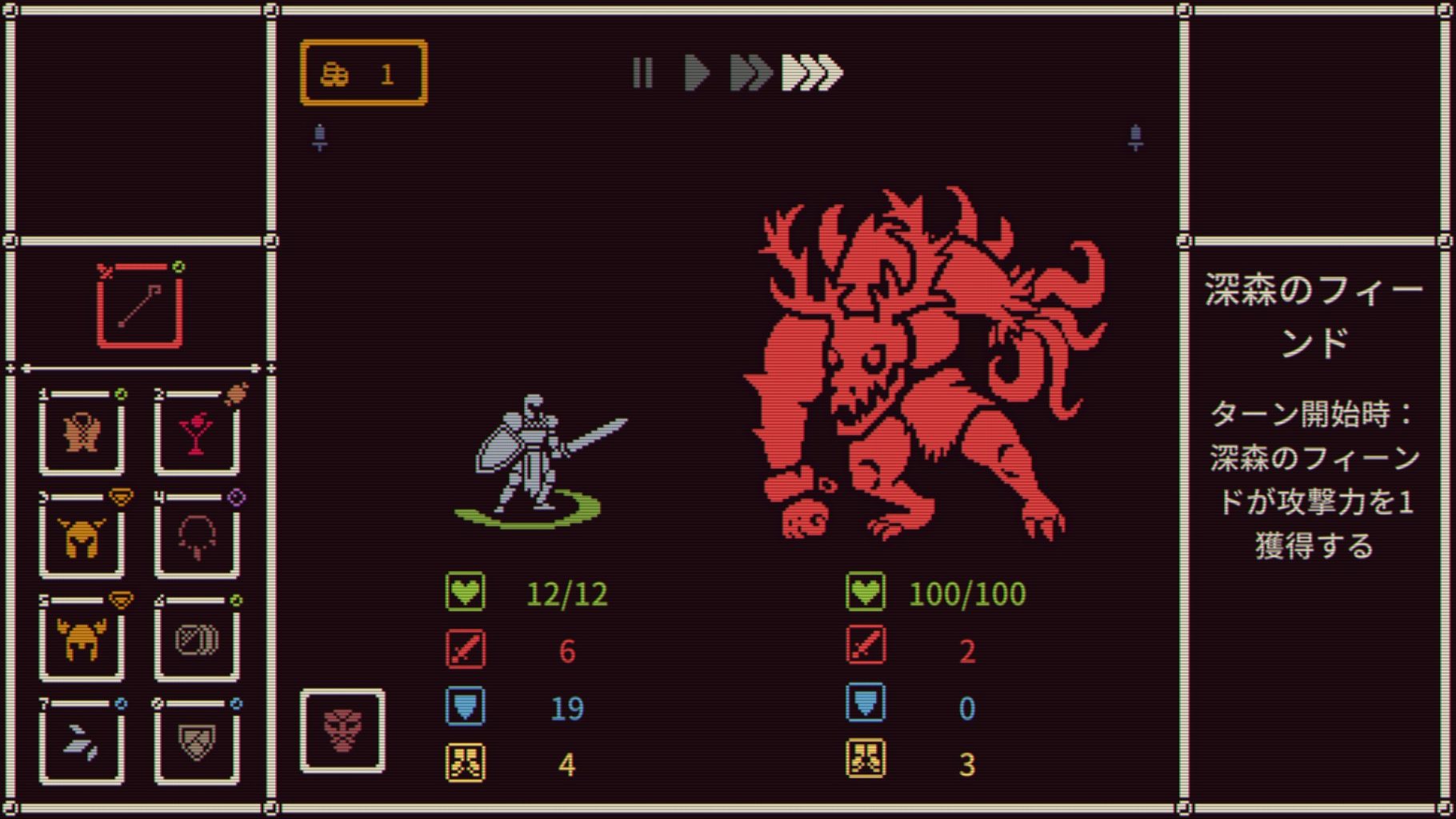Screen dimensions: 1456x819
Task: Click the gold coin counter box
Action: pos(364,74)
